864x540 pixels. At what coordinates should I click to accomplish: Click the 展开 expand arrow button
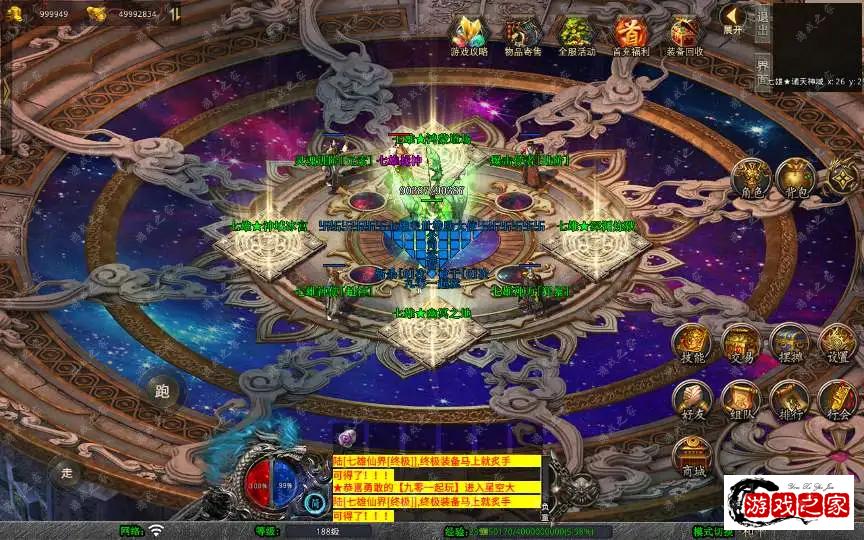click(733, 19)
